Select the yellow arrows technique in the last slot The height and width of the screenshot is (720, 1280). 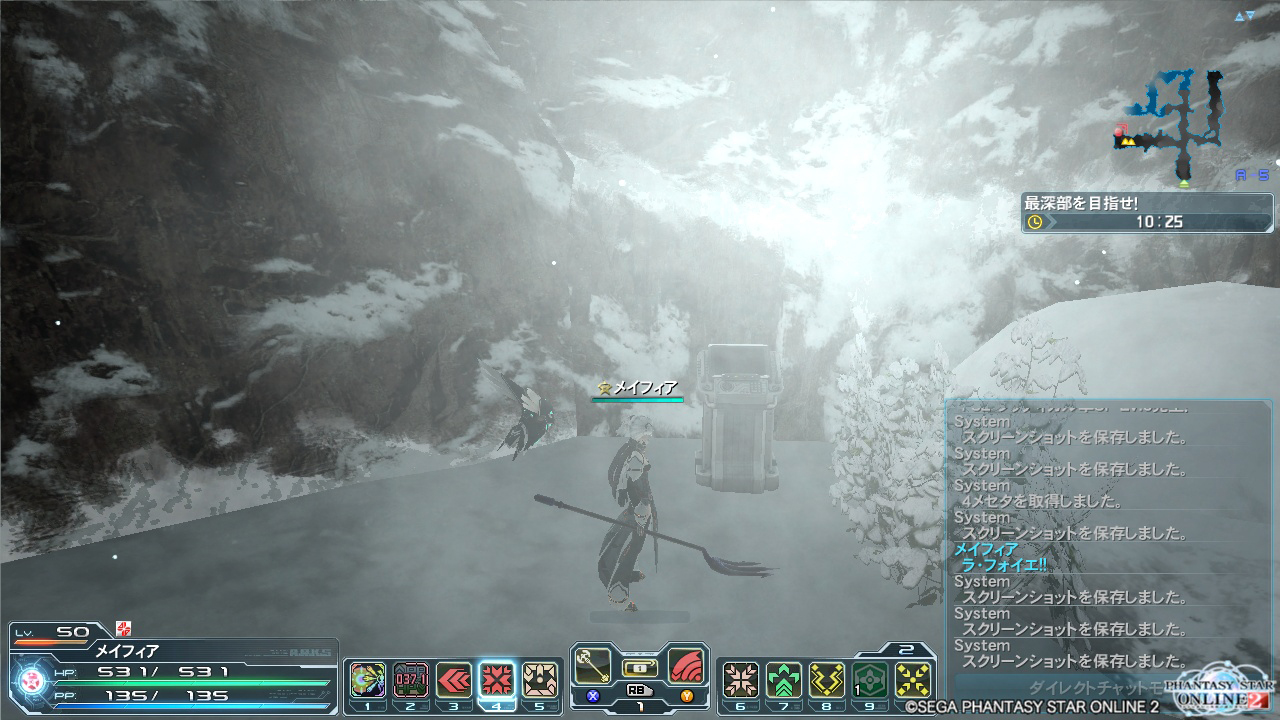[913, 680]
